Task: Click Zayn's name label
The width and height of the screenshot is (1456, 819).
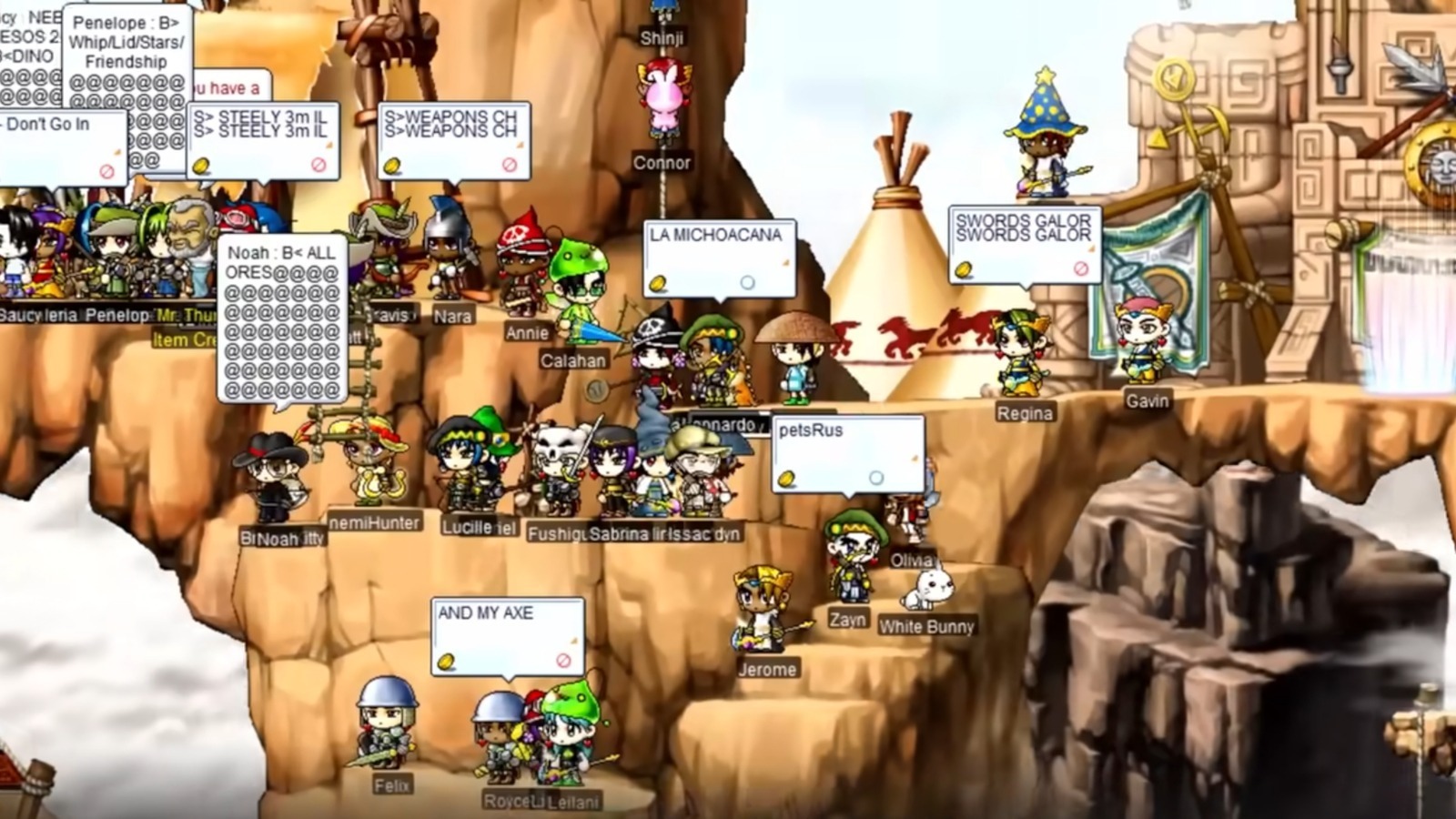Action: (x=847, y=619)
